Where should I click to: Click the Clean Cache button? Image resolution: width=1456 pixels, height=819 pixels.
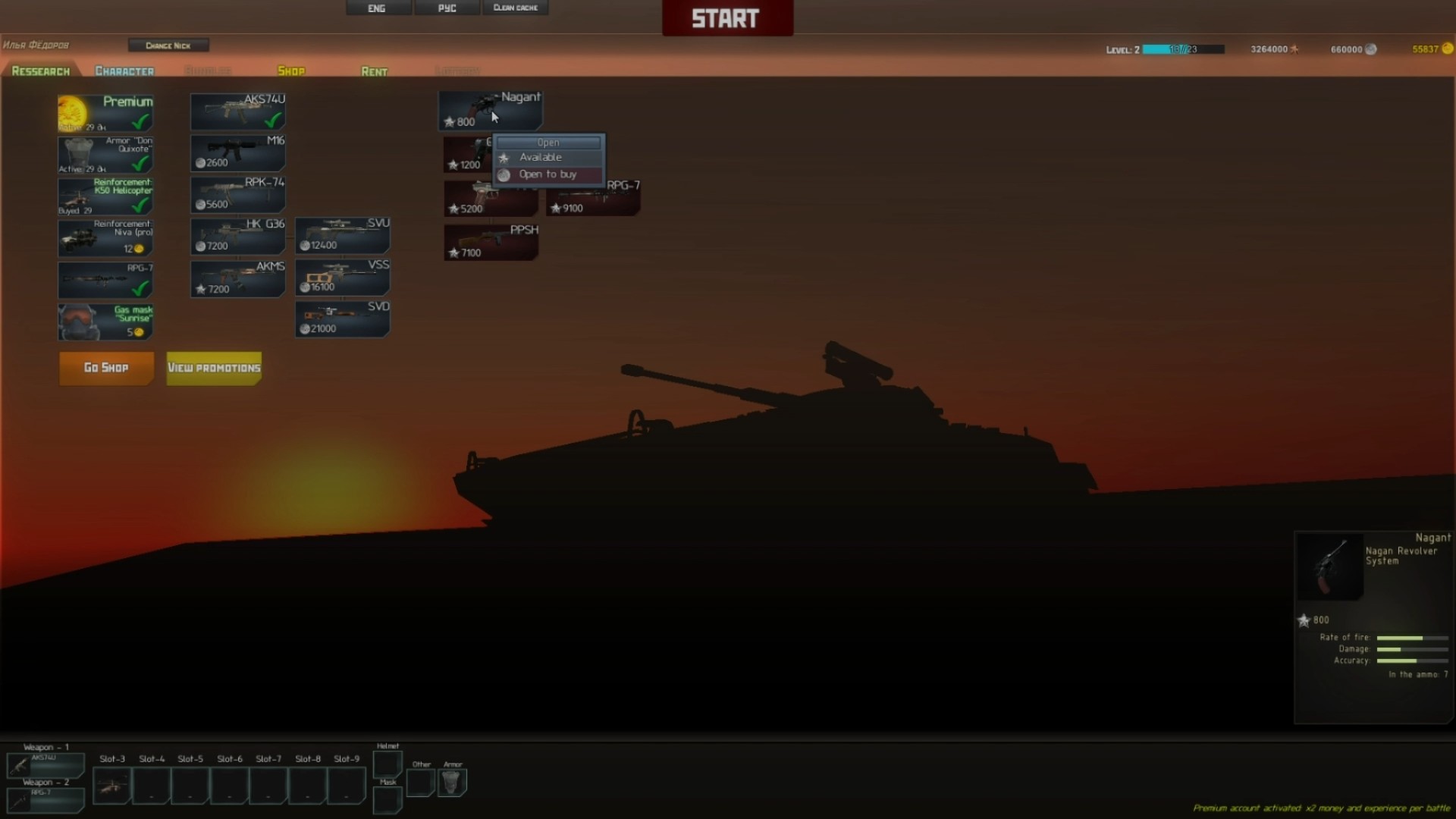515,8
